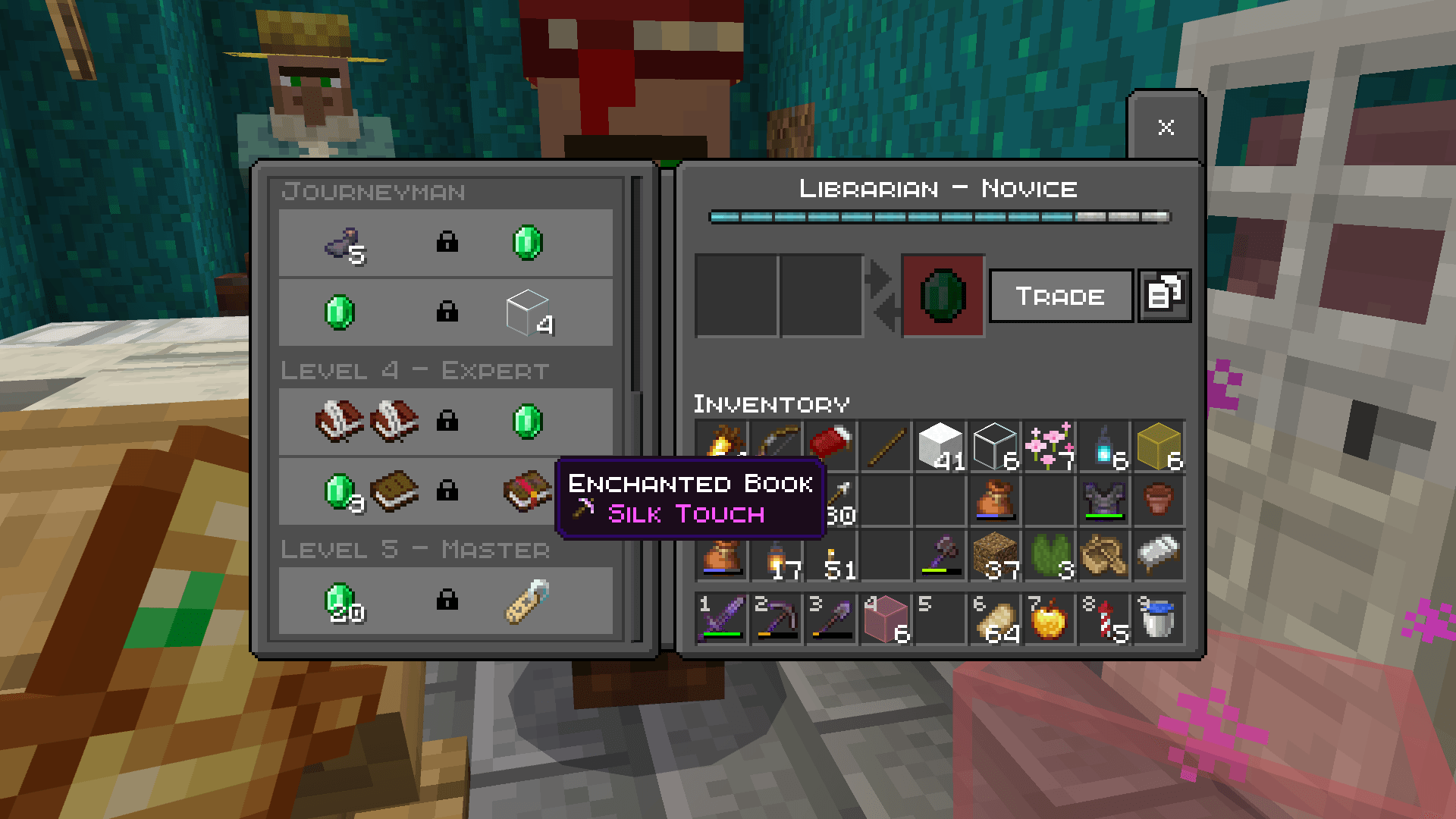1456x819 pixels.
Task: Select the white bed in the inventory
Action: click(1159, 556)
